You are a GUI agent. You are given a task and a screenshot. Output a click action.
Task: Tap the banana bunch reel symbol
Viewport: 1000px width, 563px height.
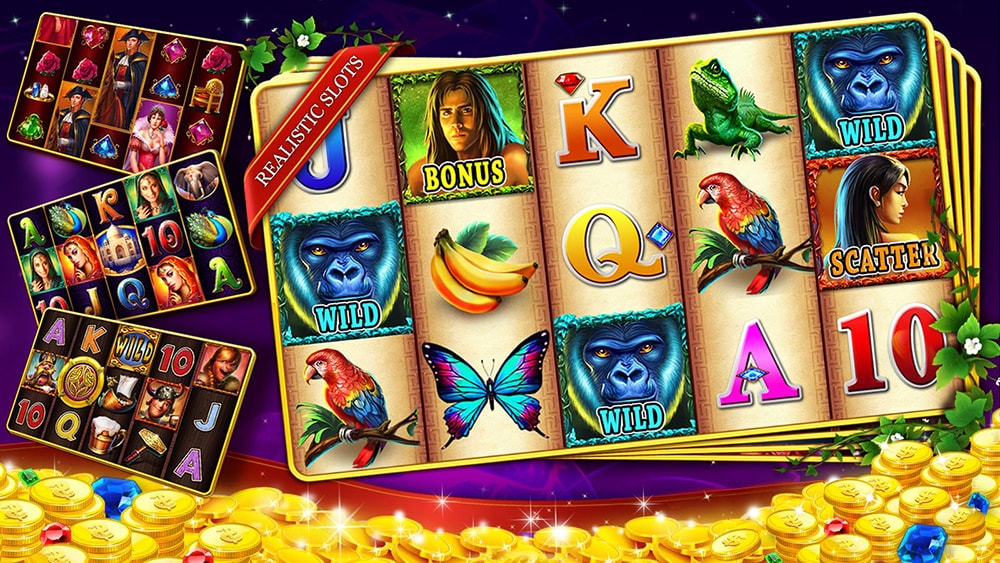(x=481, y=268)
